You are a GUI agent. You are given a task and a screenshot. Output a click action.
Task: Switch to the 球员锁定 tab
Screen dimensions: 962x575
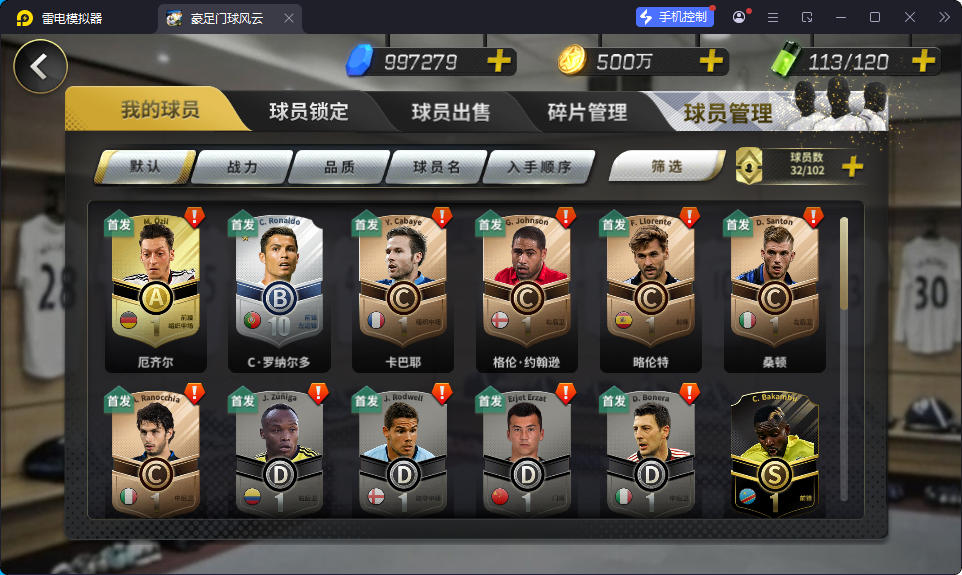(309, 112)
